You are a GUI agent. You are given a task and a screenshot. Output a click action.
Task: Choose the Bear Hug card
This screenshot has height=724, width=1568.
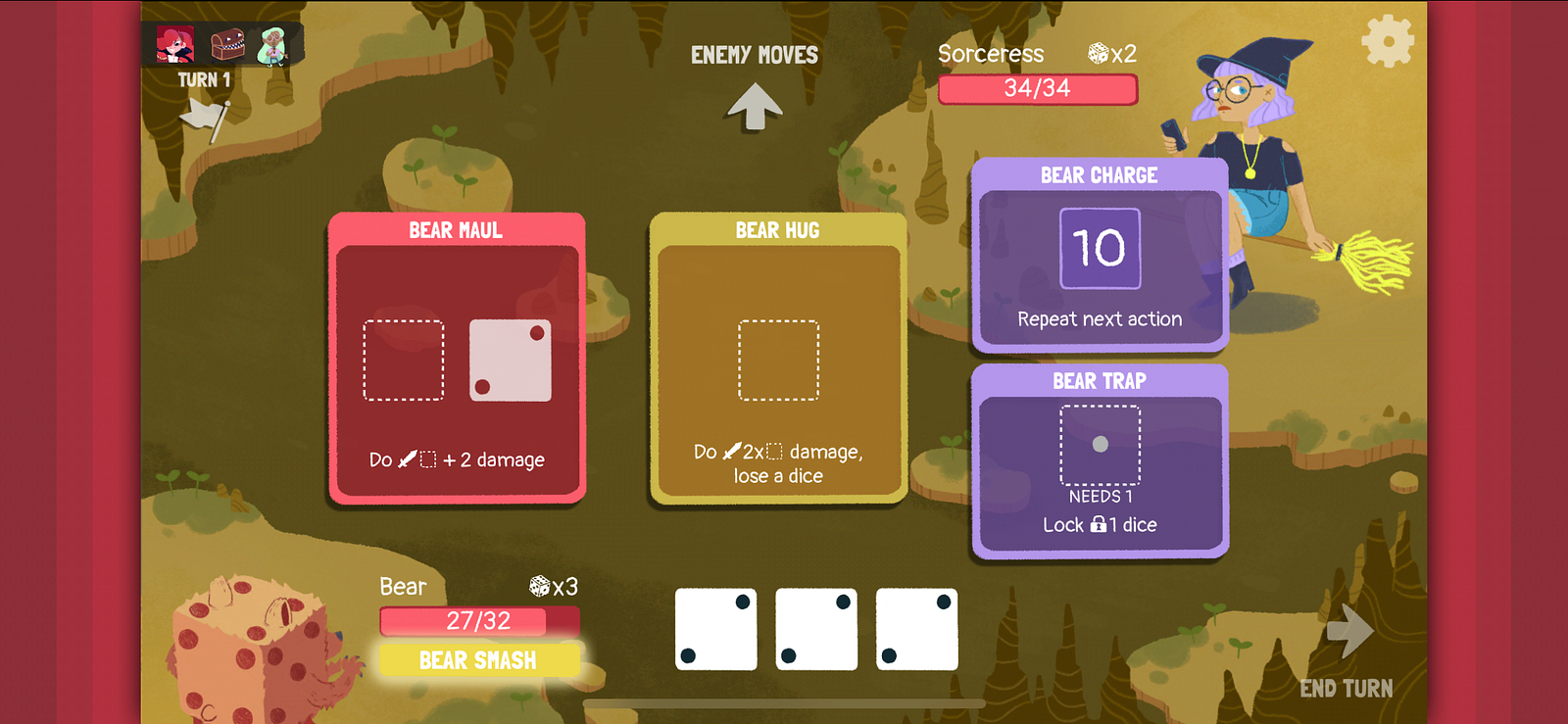click(x=778, y=358)
